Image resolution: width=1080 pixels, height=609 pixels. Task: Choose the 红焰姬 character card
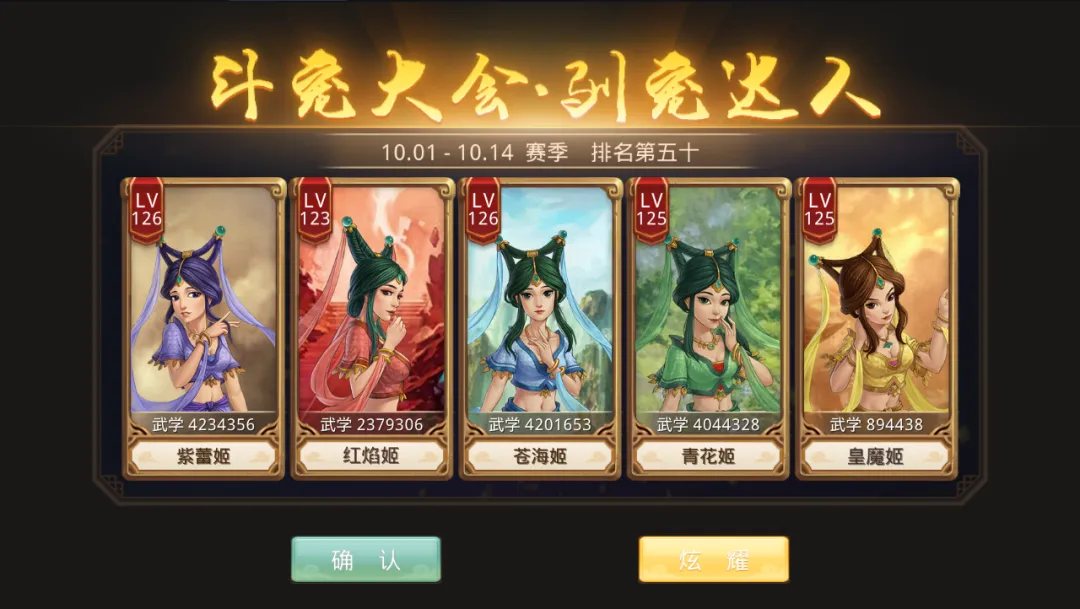click(x=372, y=325)
